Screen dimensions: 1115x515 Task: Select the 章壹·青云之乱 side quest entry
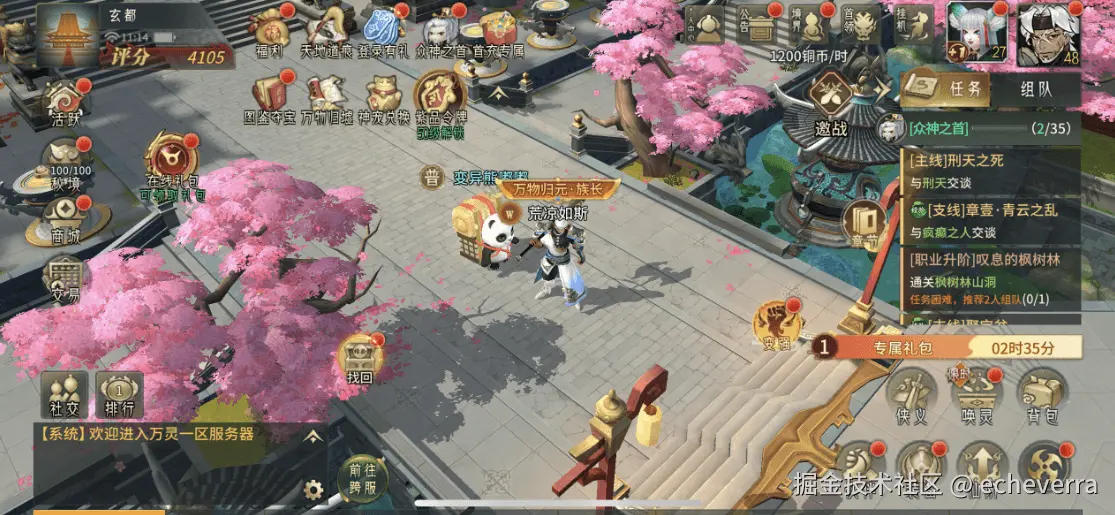point(990,219)
